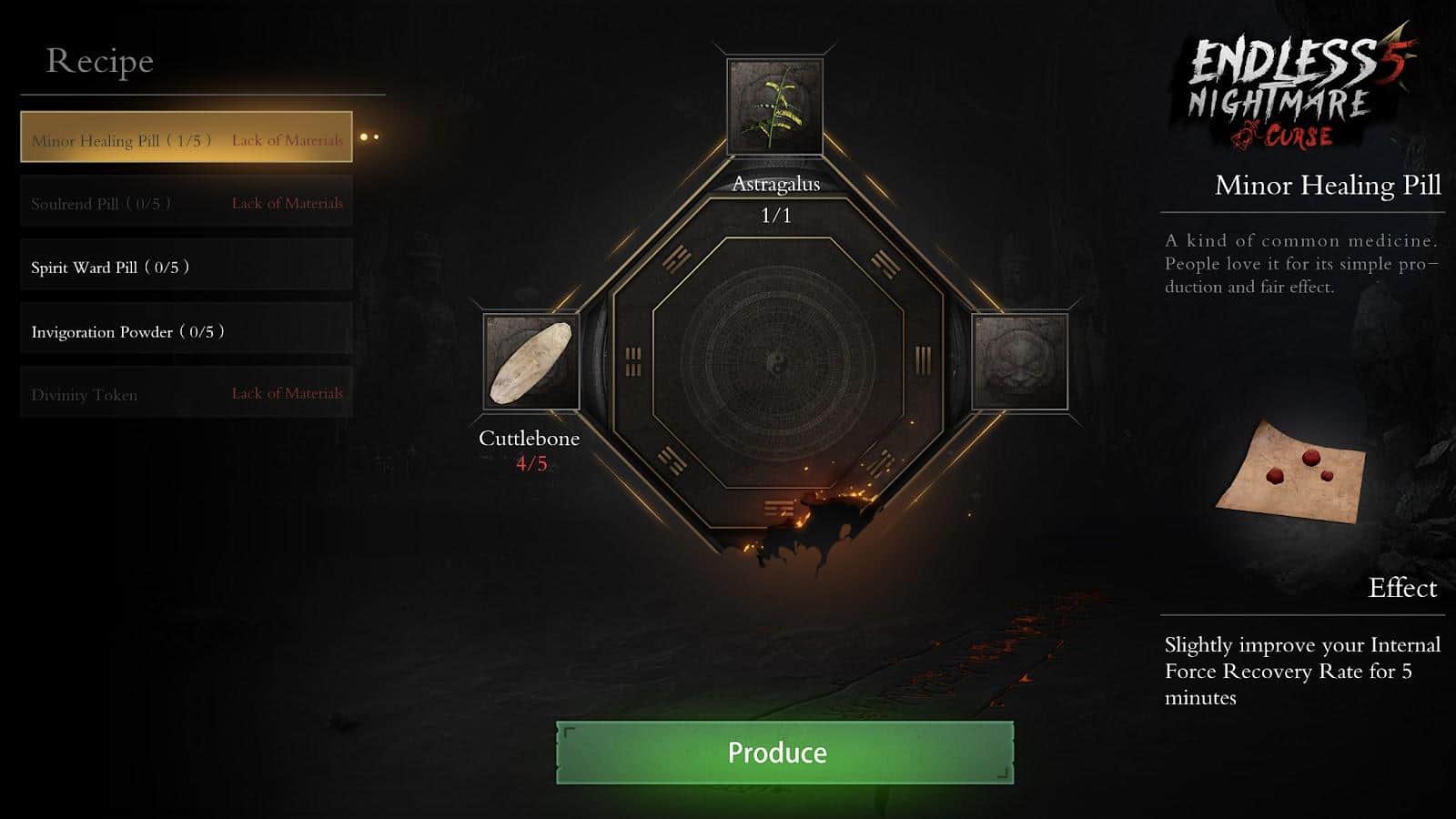Image resolution: width=1456 pixels, height=819 pixels.
Task: Choose the Soulrend Pill recipe
Action: [187, 201]
